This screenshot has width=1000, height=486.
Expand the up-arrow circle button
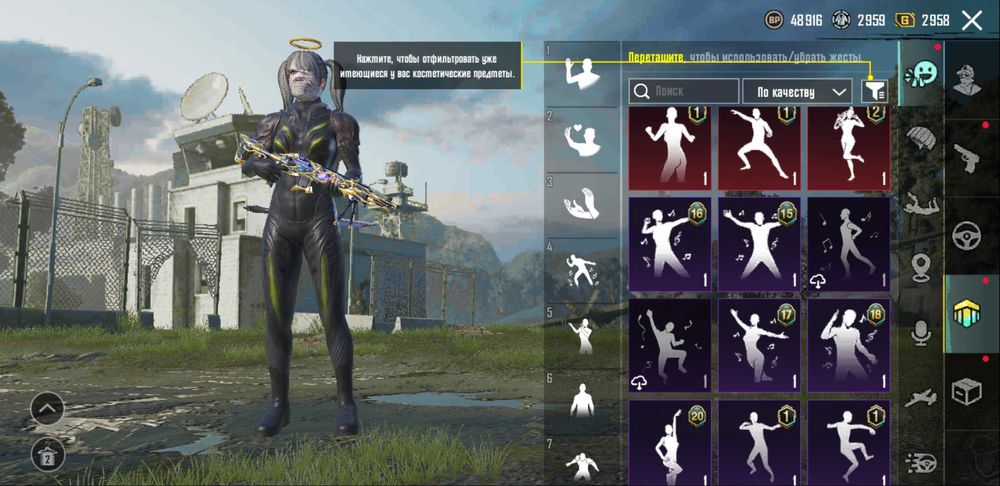(x=47, y=408)
